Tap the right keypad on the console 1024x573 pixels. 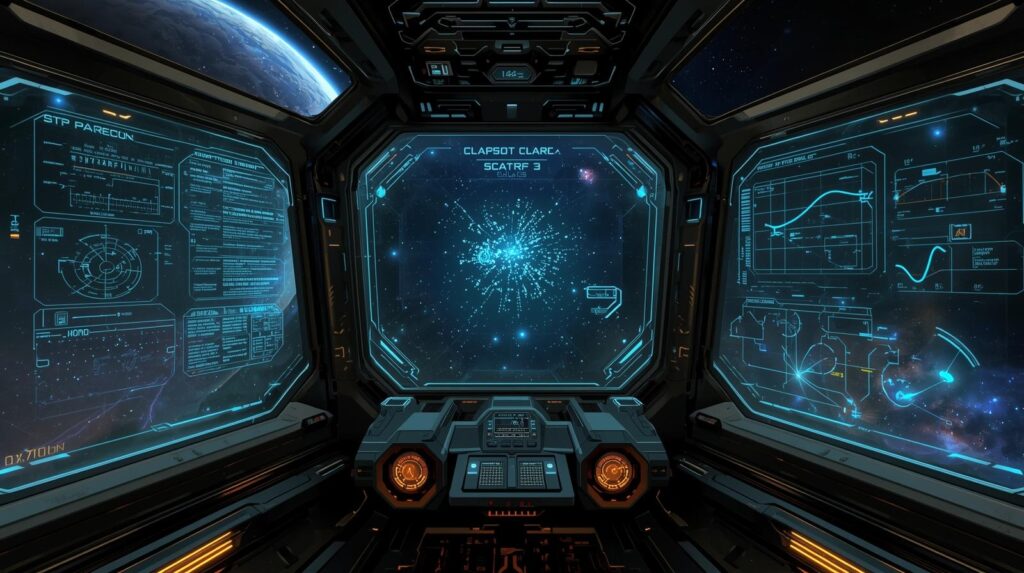pyautogui.click(x=532, y=474)
